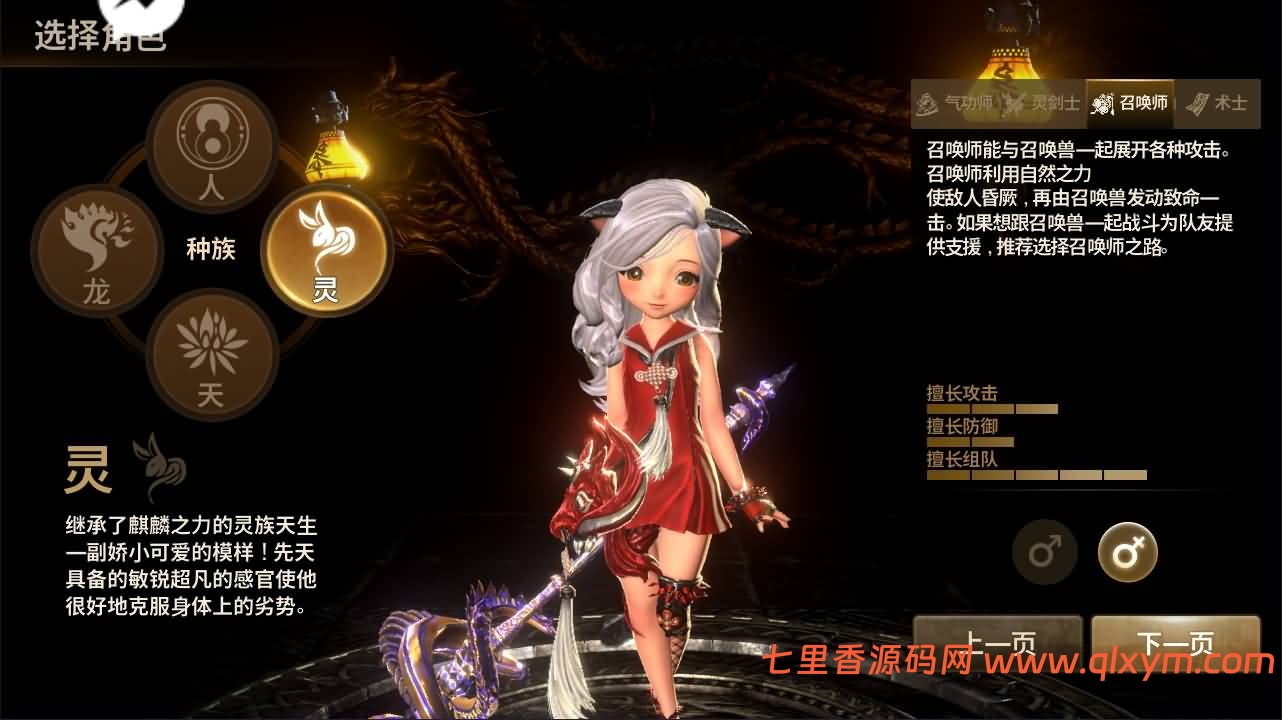Select the 人 (Human) race icon
This screenshot has height=720, width=1282.
(213, 147)
